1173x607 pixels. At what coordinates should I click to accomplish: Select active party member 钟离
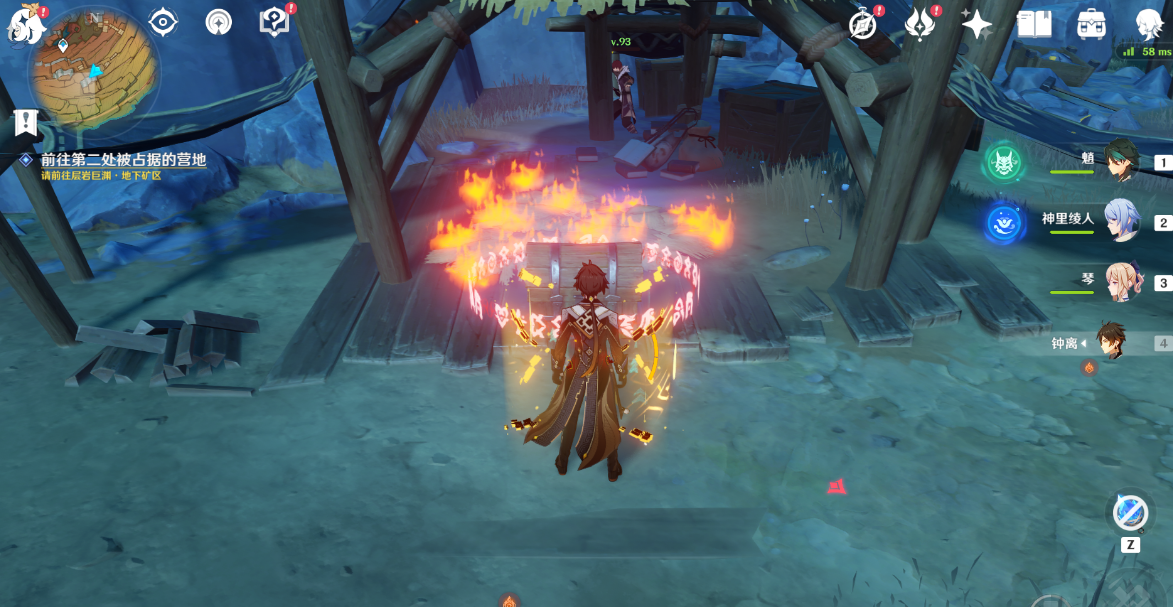tap(1111, 342)
